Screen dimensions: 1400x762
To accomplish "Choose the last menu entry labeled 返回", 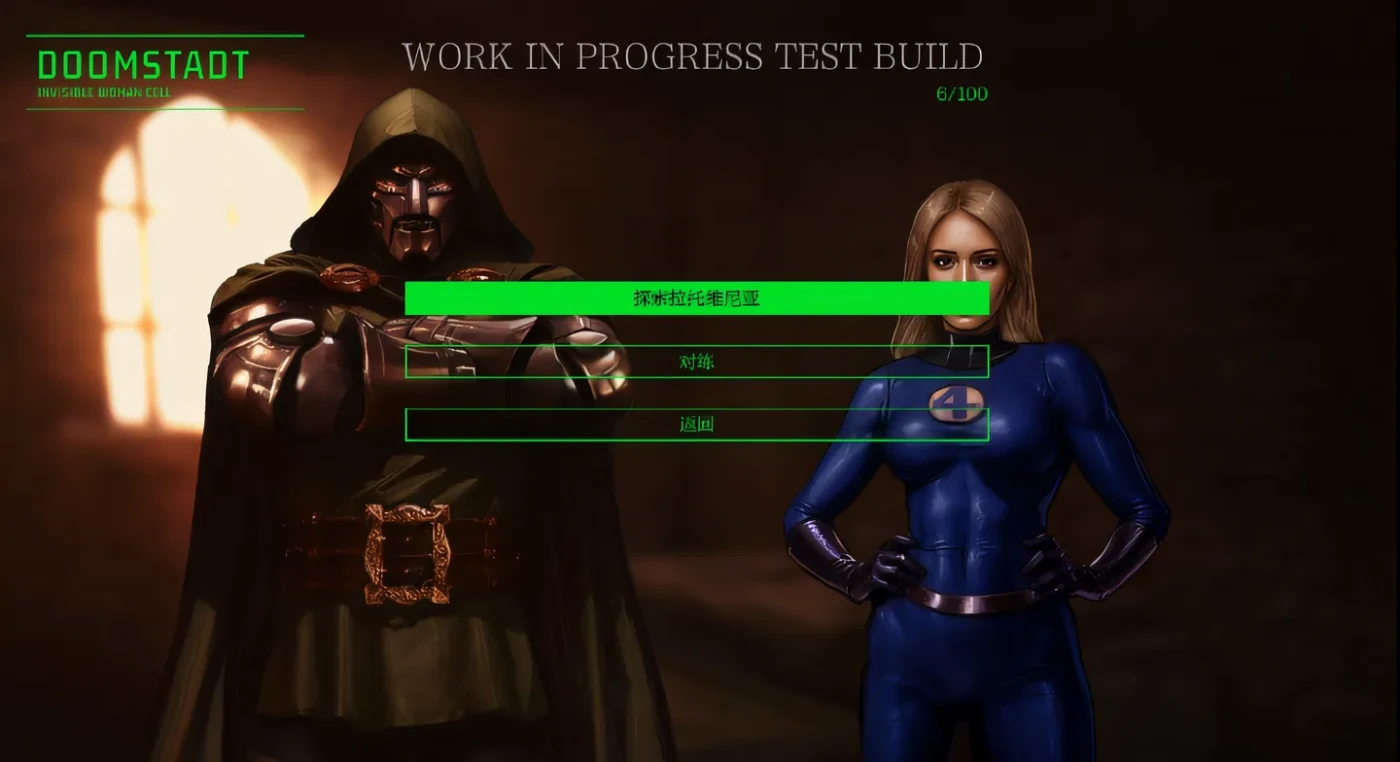I will pyautogui.click(x=697, y=423).
